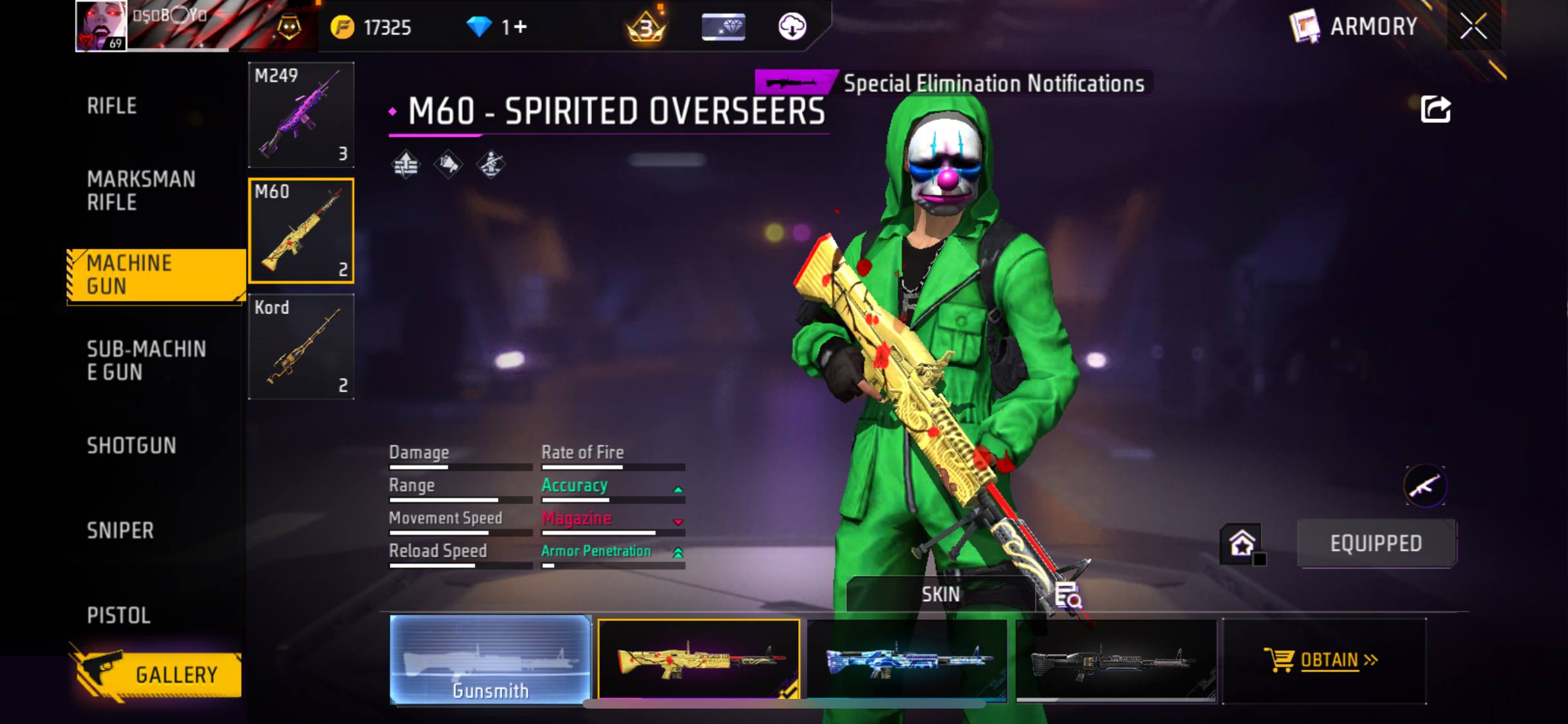The width and height of the screenshot is (1568, 724).
Task: Choose the Kord weapon tile
Action: [301, 347]
